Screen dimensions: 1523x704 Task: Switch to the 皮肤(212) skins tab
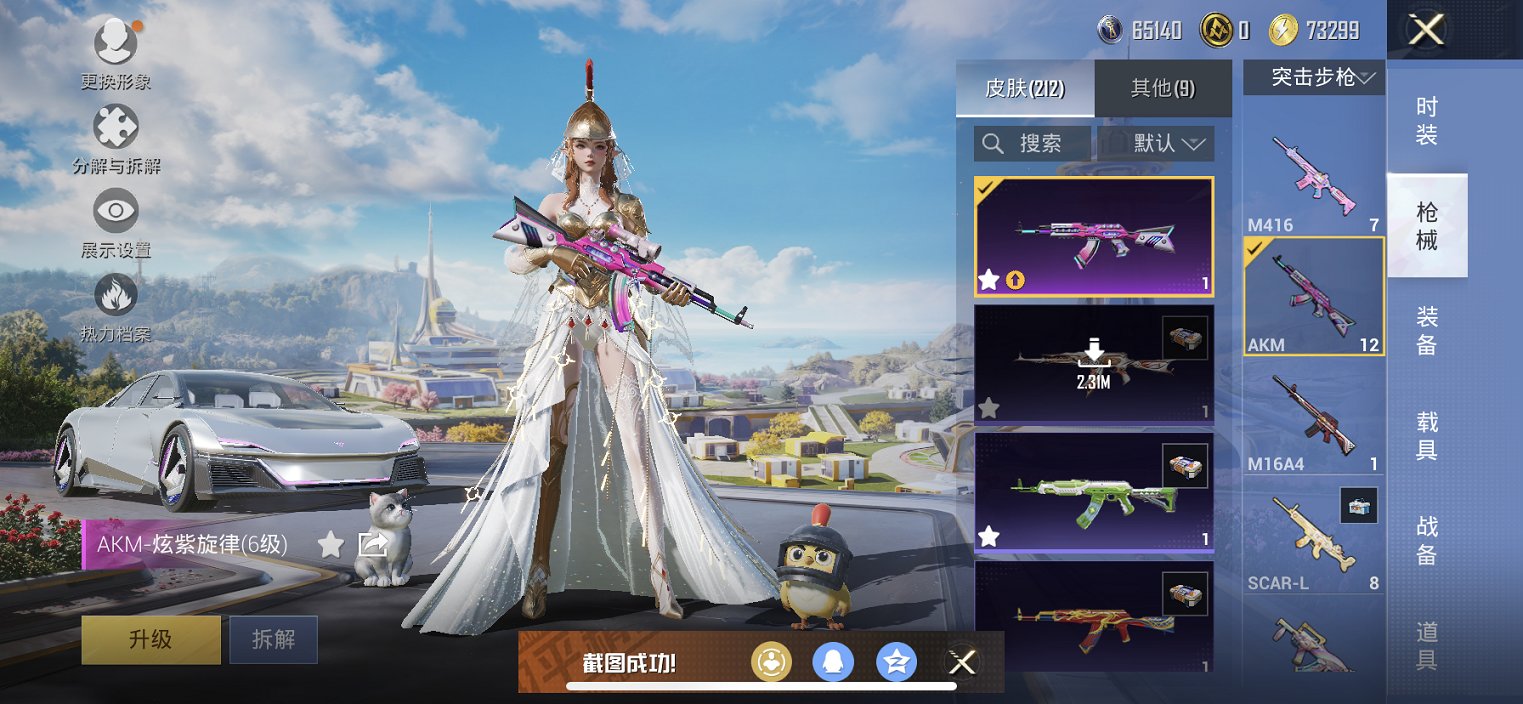(x=1025, y=88)
